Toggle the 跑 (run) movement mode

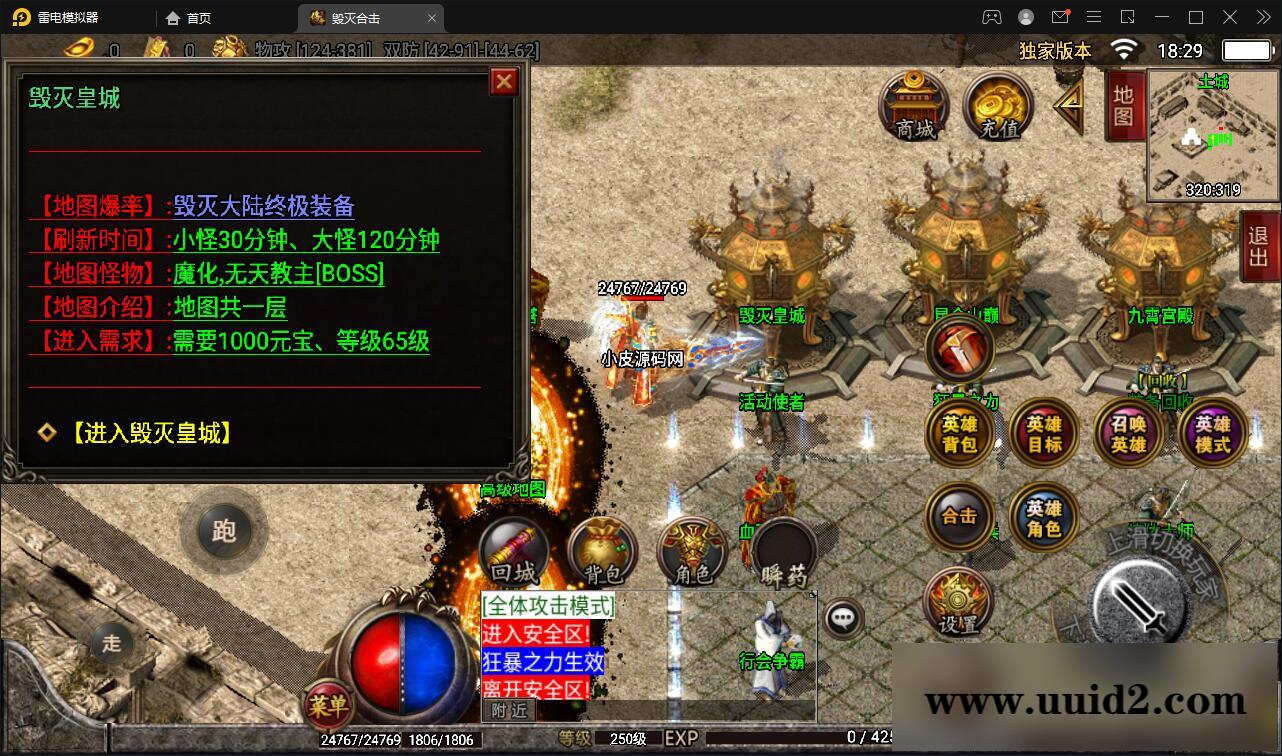pyautogui.click(x=224, y=532)
